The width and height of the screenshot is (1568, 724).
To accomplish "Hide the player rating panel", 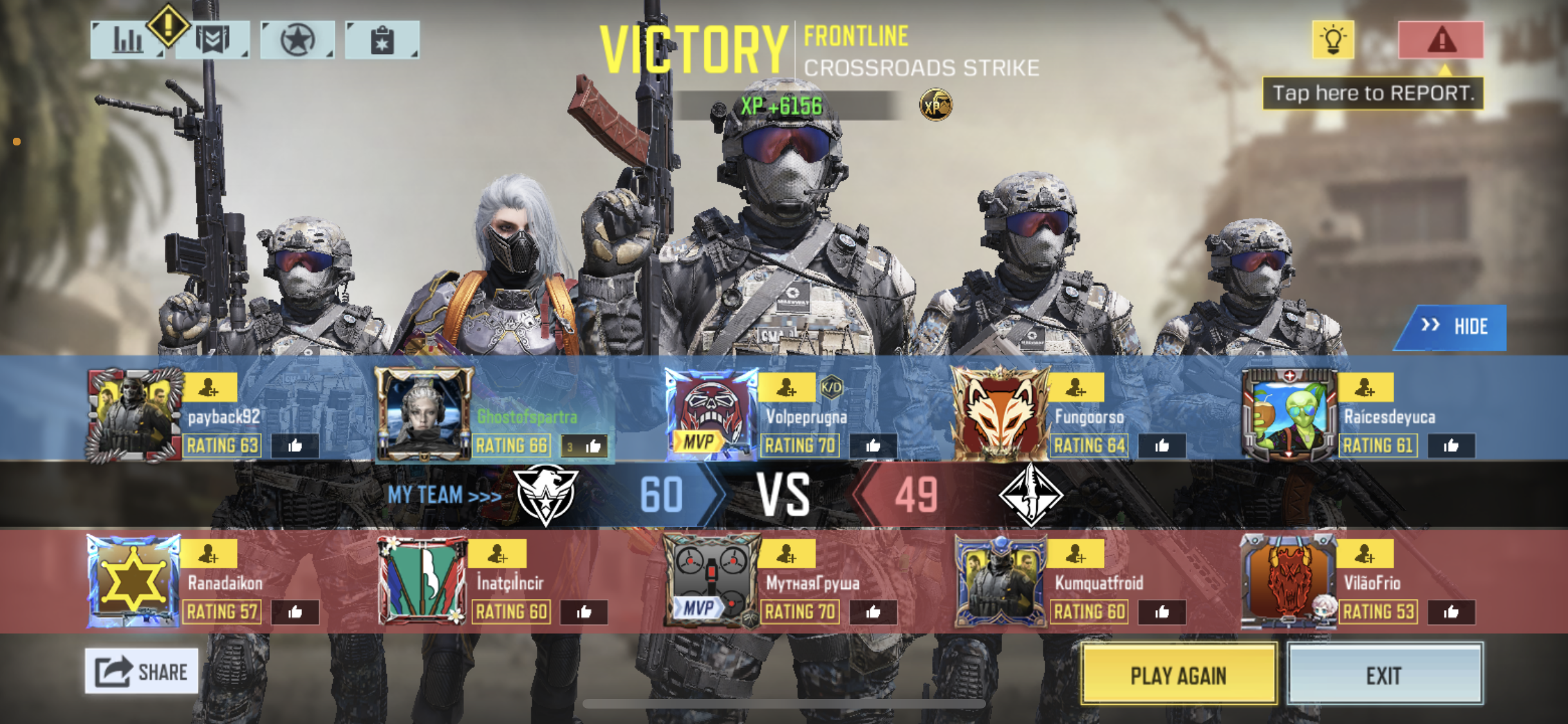I will 1454,327.
